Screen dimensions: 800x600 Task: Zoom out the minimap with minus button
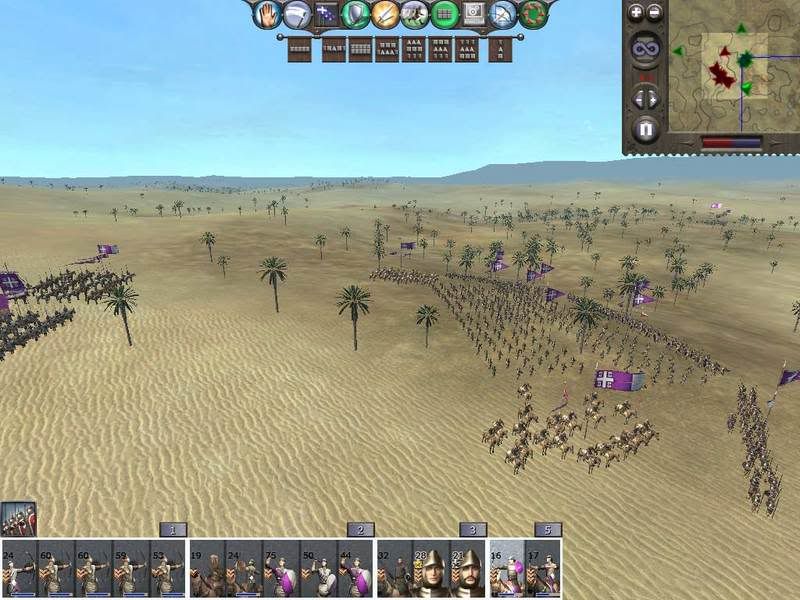[x=655, y=13]
